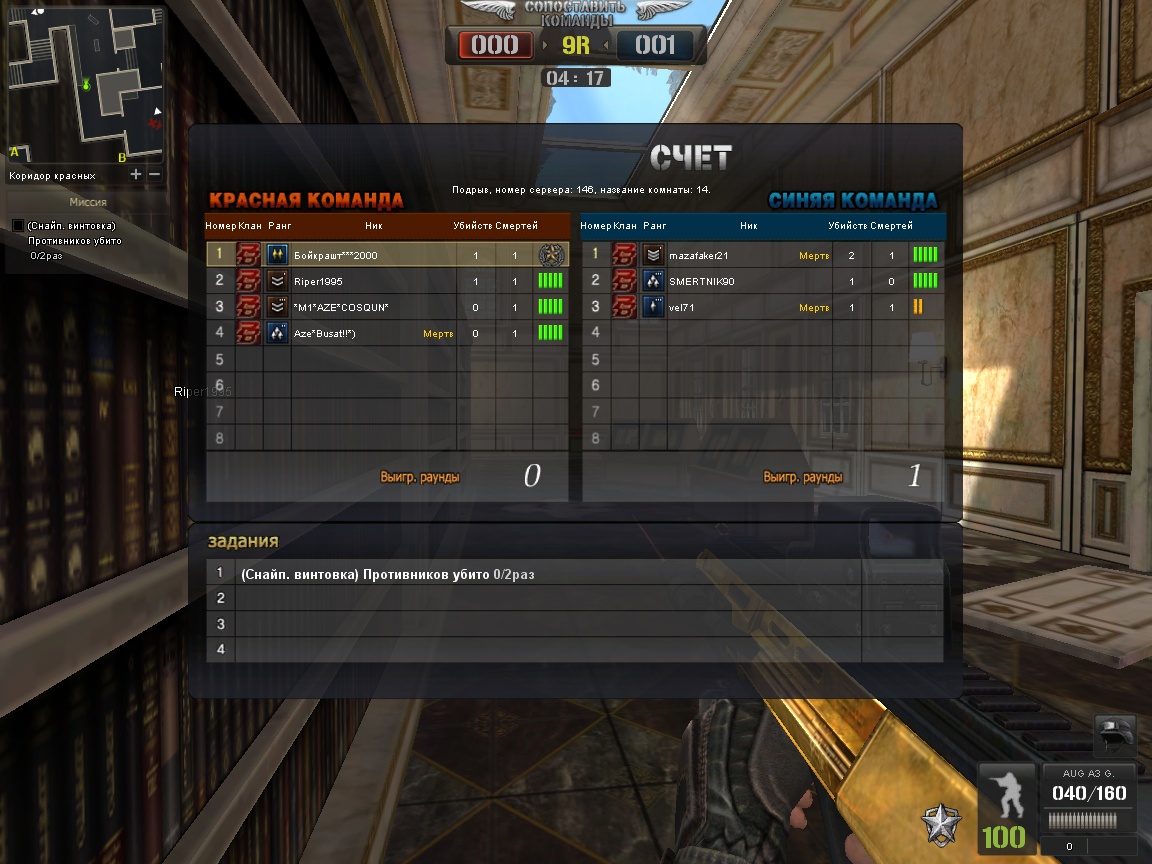Choose player vel71 on the blue team

(x=762, y=307)
